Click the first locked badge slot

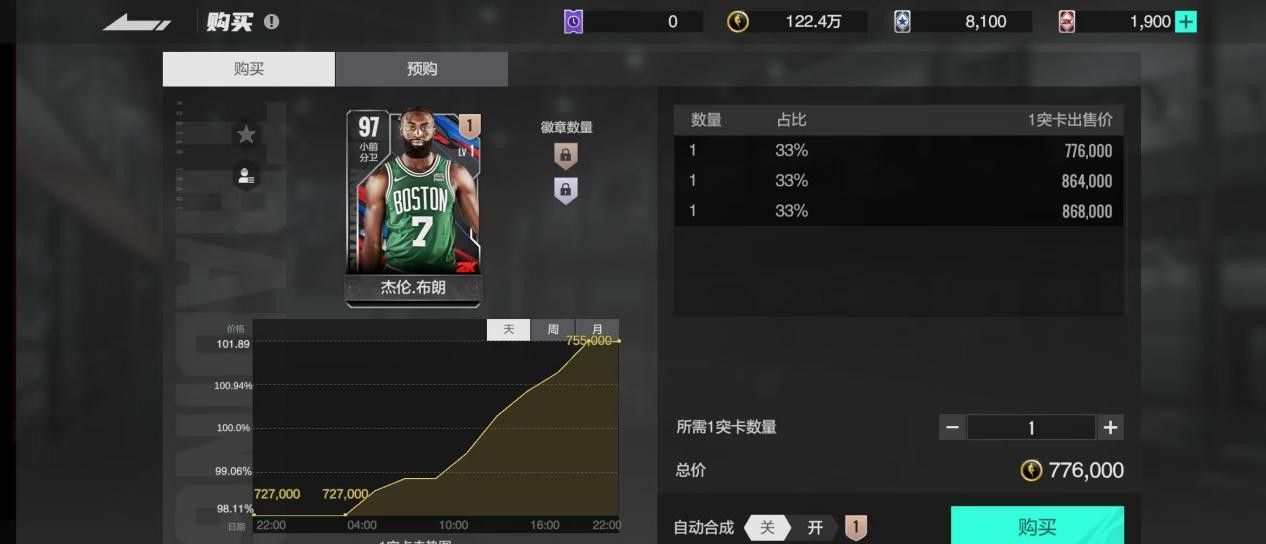[x=565, y=155]
